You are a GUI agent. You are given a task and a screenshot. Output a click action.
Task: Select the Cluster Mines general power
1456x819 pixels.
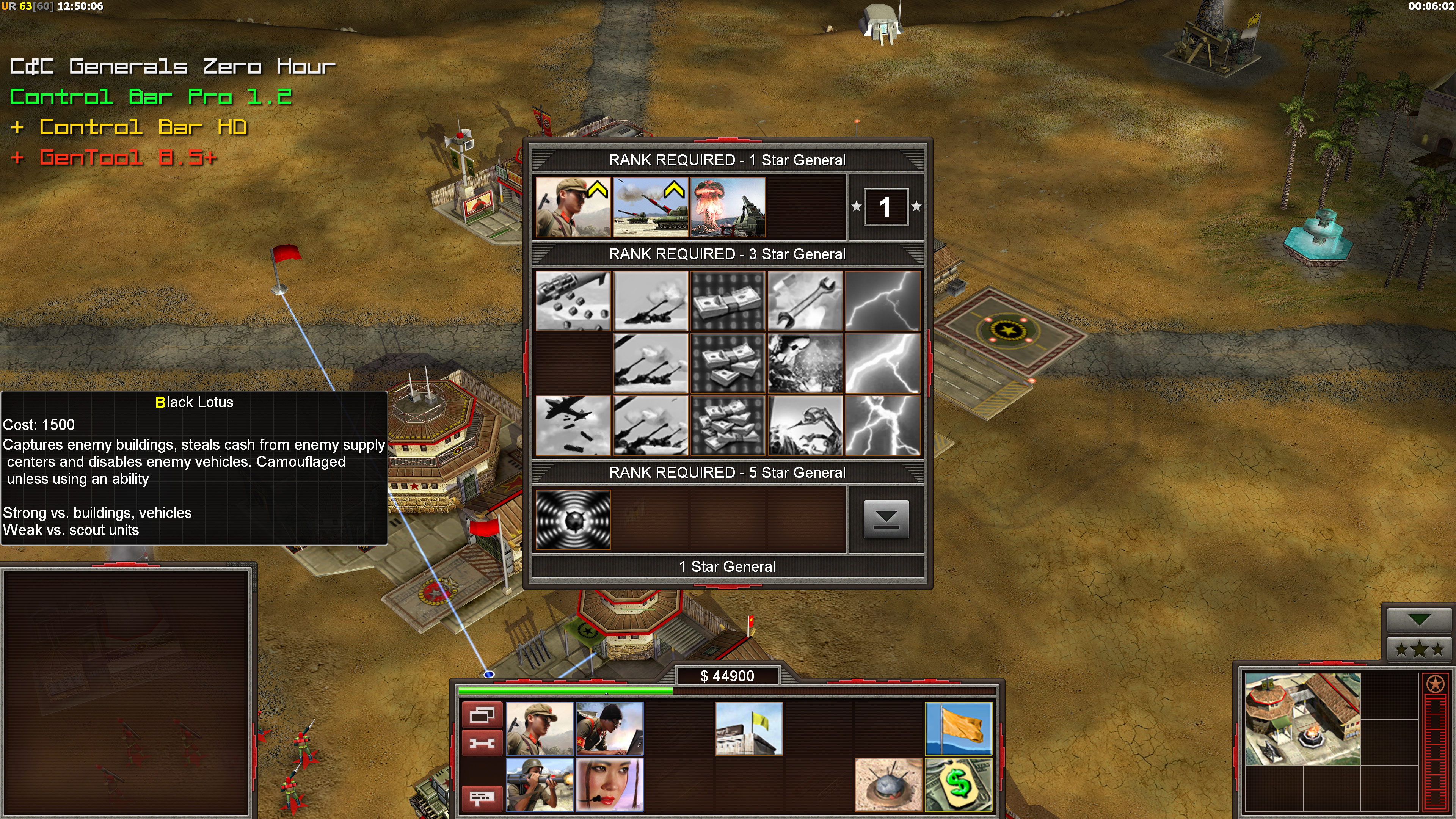573,301
